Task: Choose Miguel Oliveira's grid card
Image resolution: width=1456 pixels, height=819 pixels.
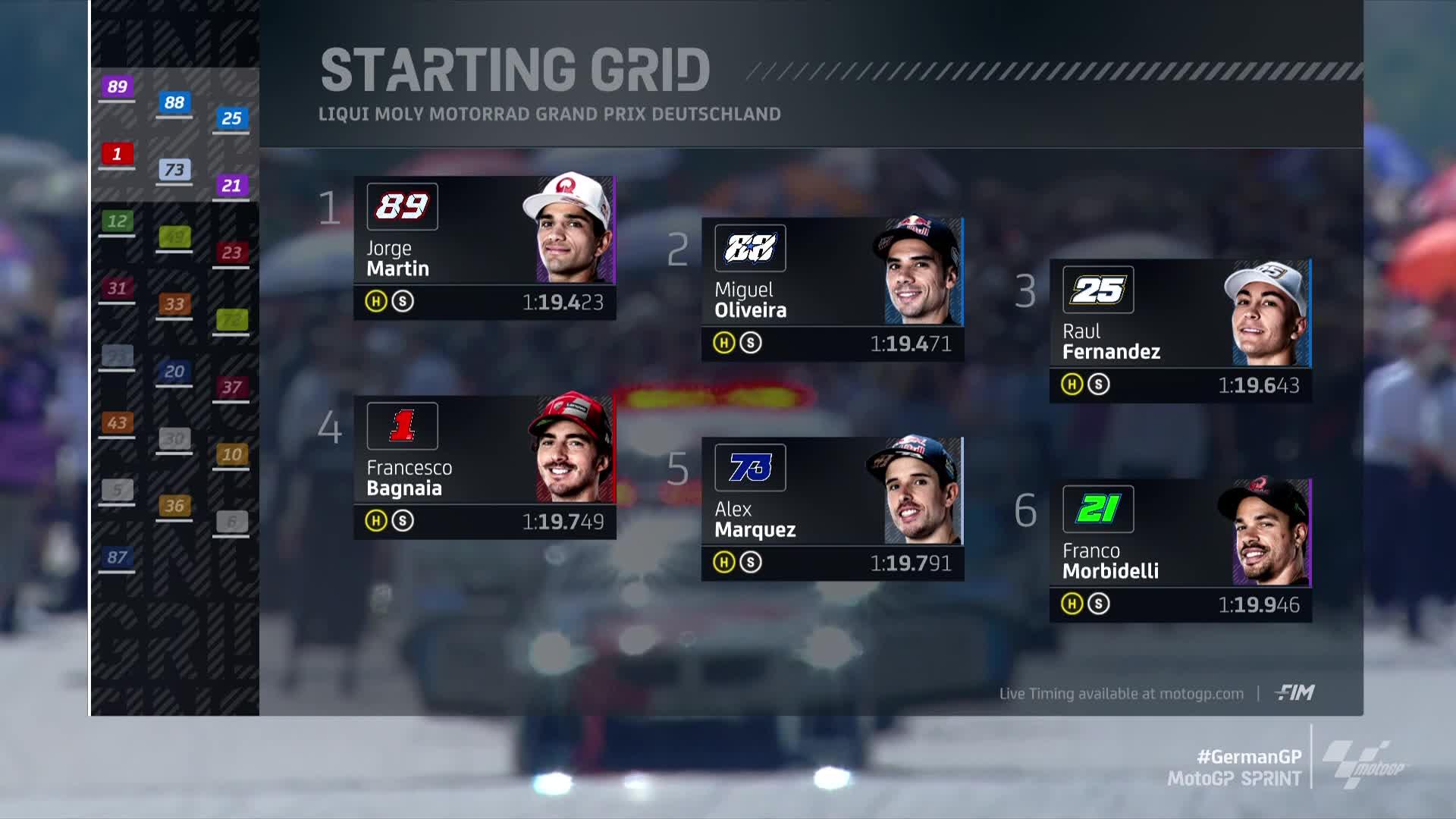Action: point(832,289)
